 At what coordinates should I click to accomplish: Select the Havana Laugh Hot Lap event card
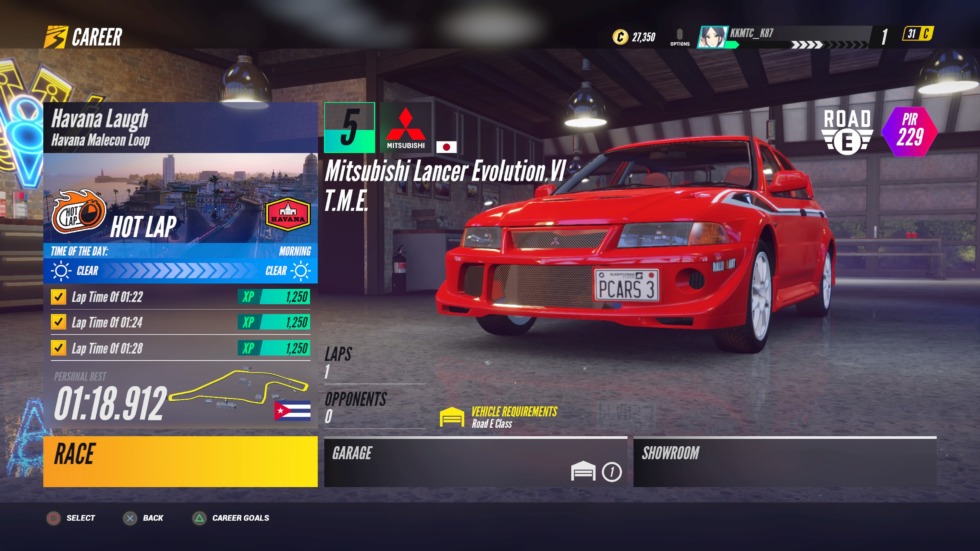[x=180, y=192]
